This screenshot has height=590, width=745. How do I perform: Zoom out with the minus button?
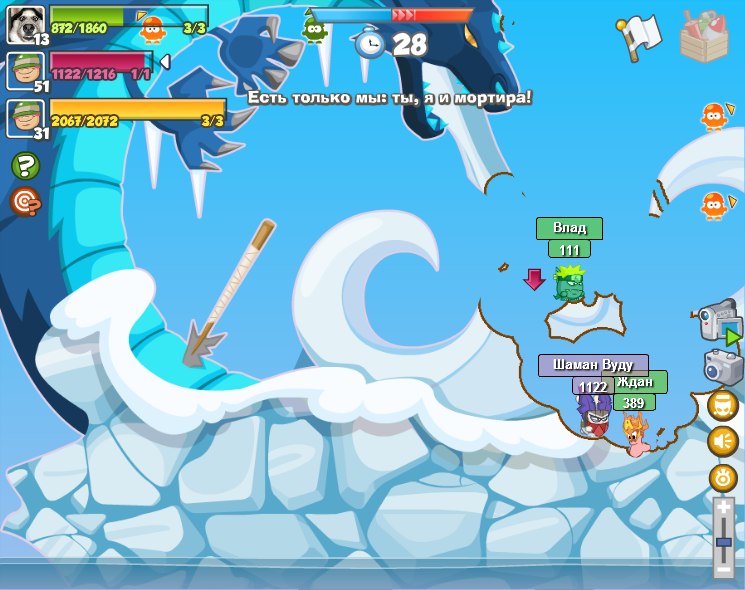pyautogui.click(x=724, y=570)
